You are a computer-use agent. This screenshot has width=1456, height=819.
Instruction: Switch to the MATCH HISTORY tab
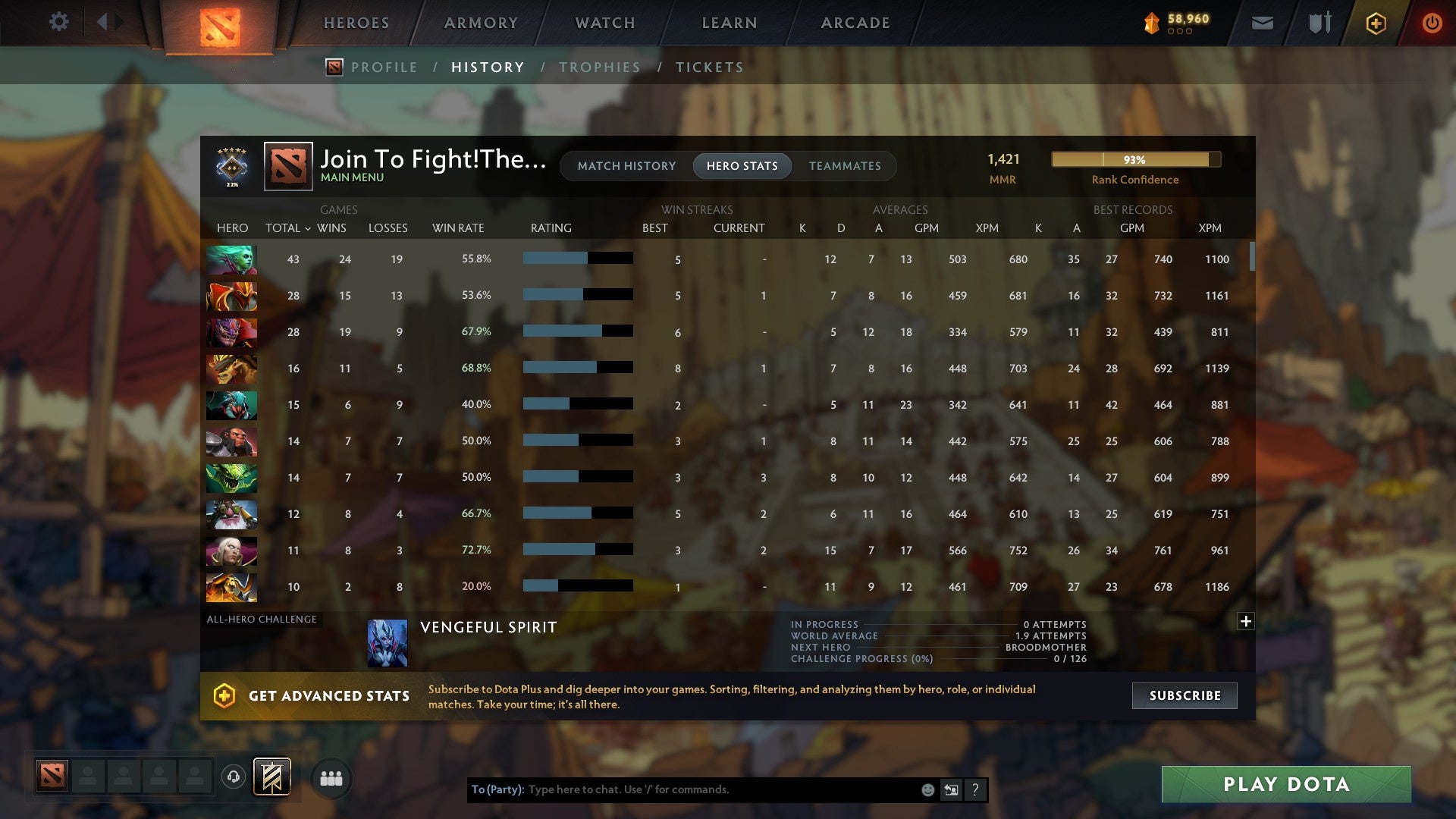pos(626,166)
